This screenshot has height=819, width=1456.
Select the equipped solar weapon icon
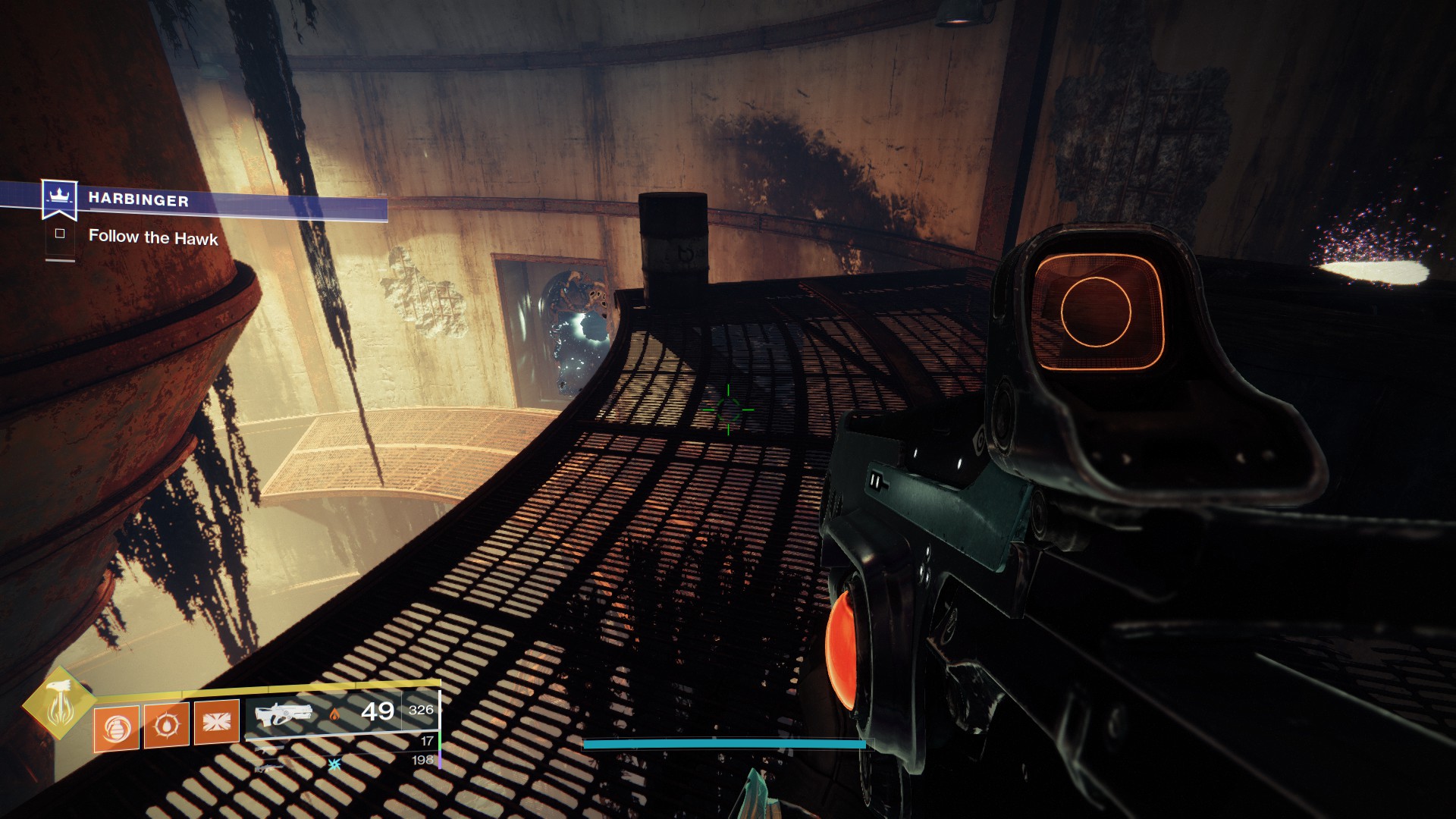point(284,714)
